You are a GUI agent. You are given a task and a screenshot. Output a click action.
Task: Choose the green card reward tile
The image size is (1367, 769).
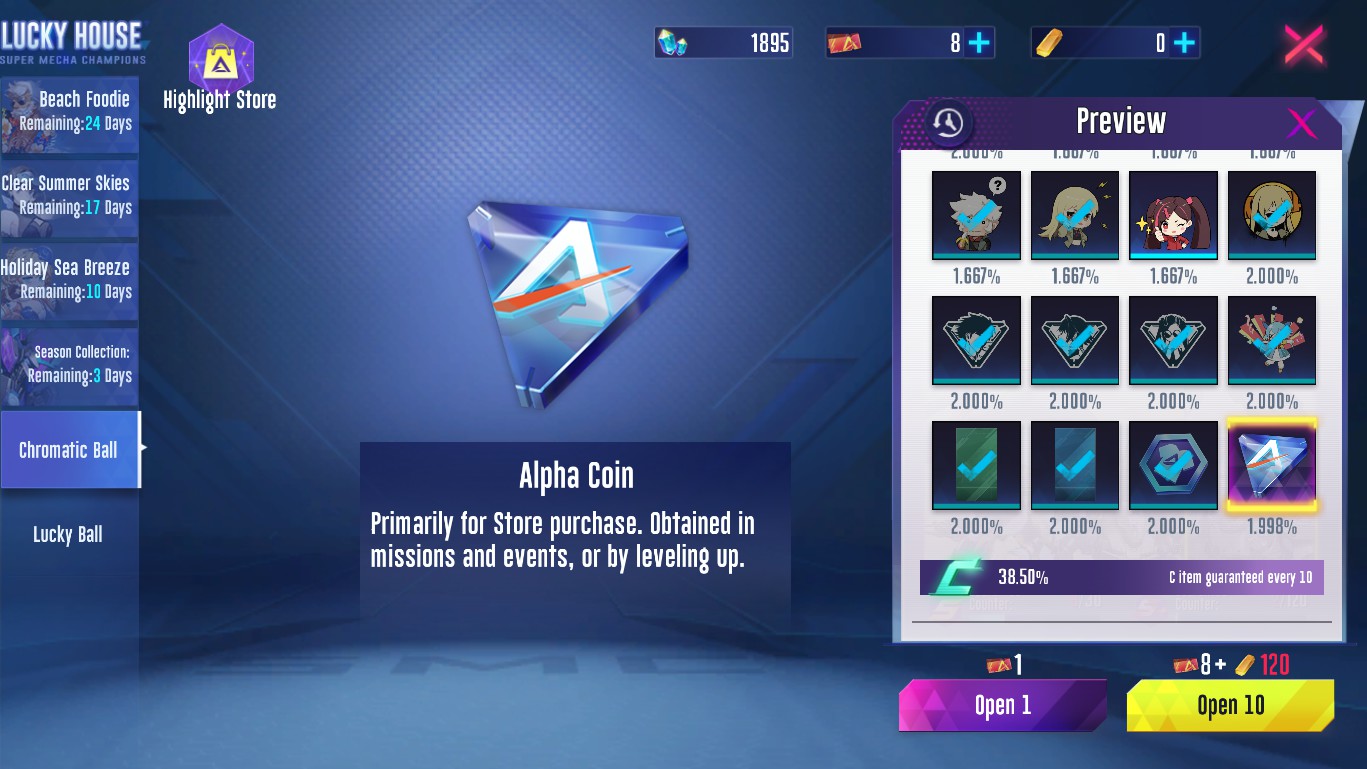pyautogui.click(x=976, y=465)
